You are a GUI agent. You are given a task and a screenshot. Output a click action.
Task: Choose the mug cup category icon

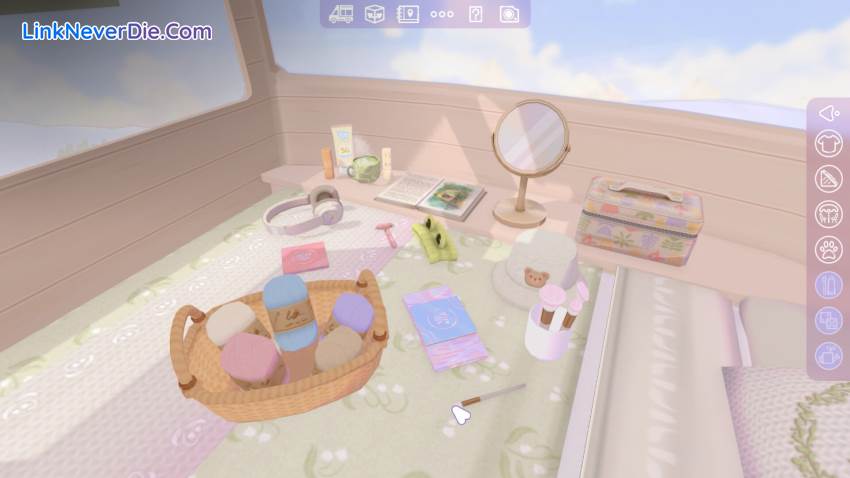828,355
